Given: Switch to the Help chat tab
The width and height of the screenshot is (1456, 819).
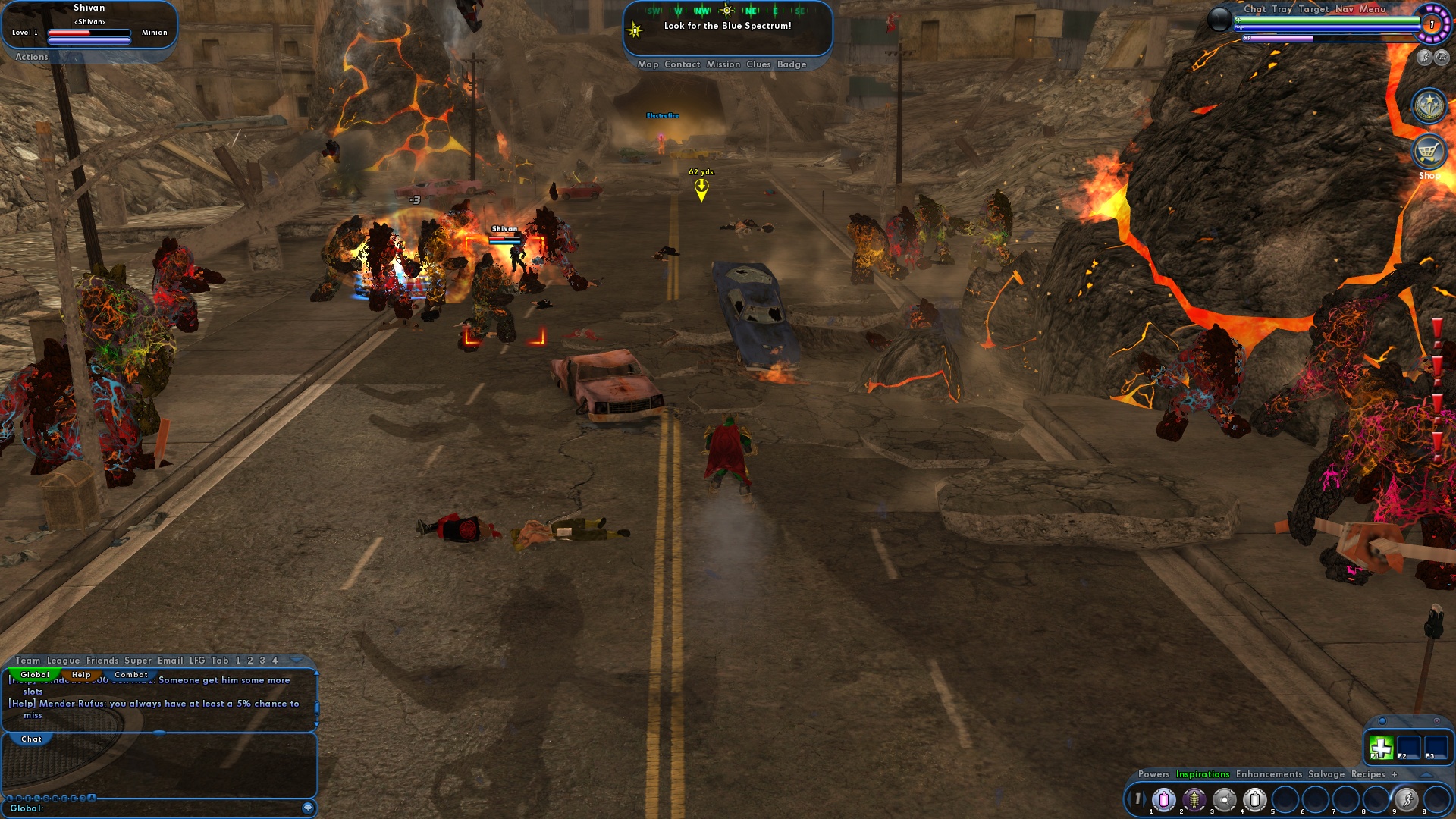Looking at the screenshot, I should [81, 675].
